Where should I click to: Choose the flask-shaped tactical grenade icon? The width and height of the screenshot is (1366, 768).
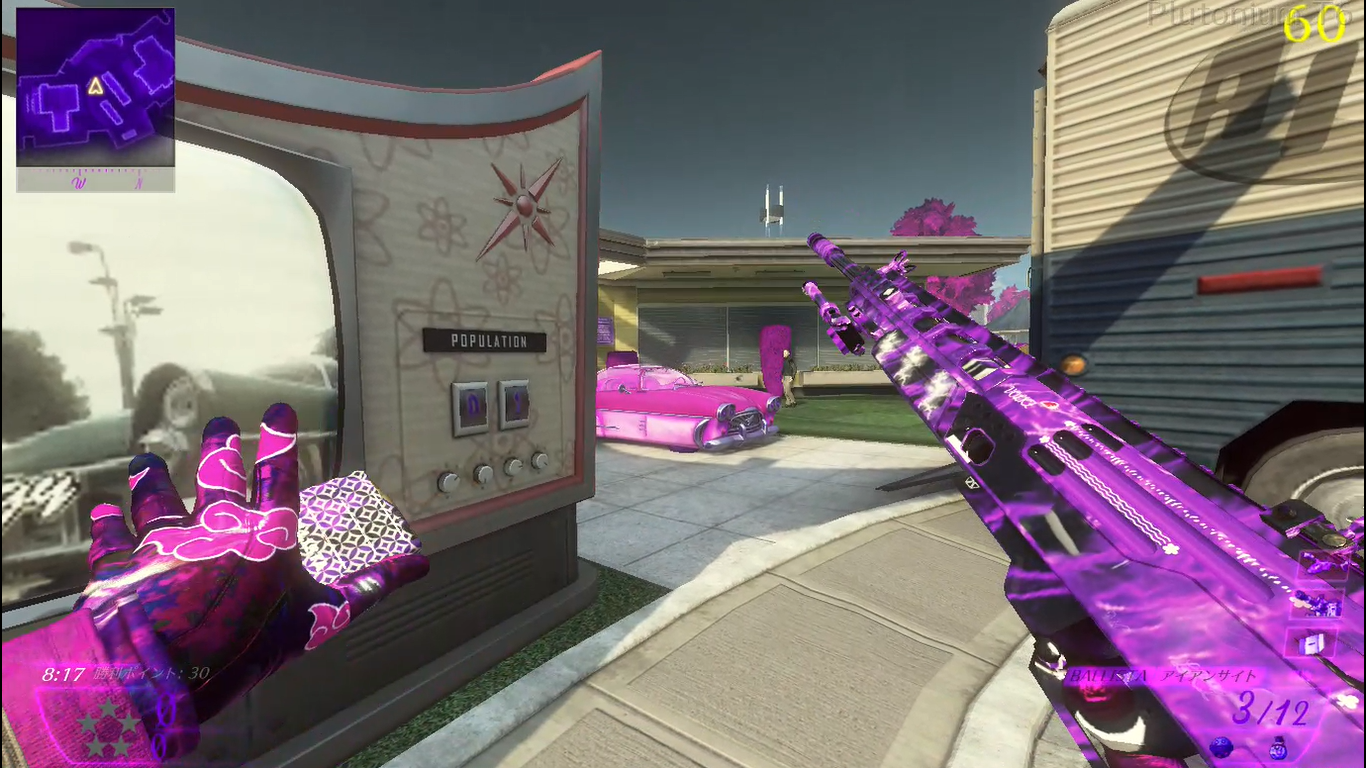coord(1278,747)
